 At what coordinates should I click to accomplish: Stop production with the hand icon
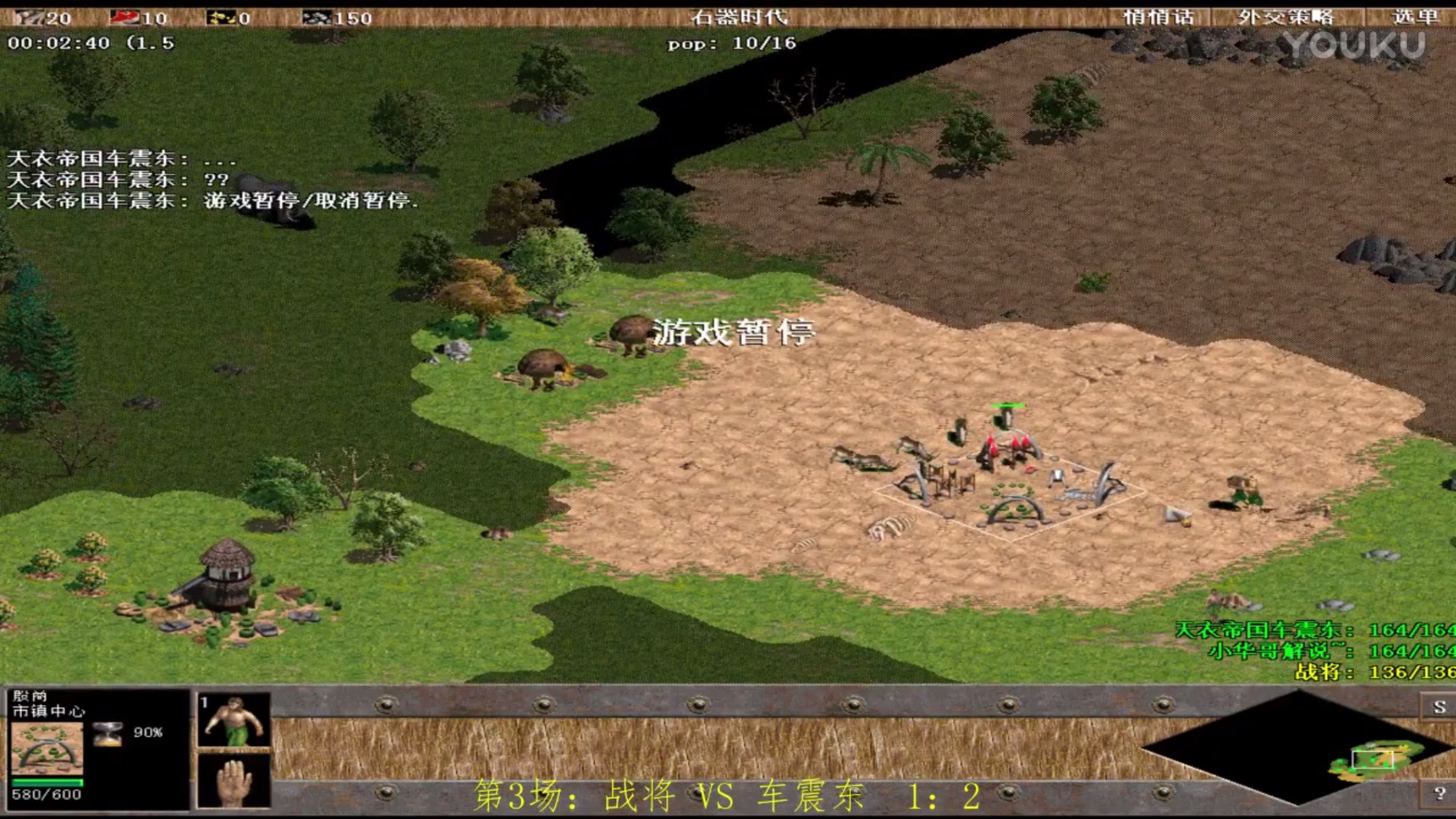coord(234,781)
